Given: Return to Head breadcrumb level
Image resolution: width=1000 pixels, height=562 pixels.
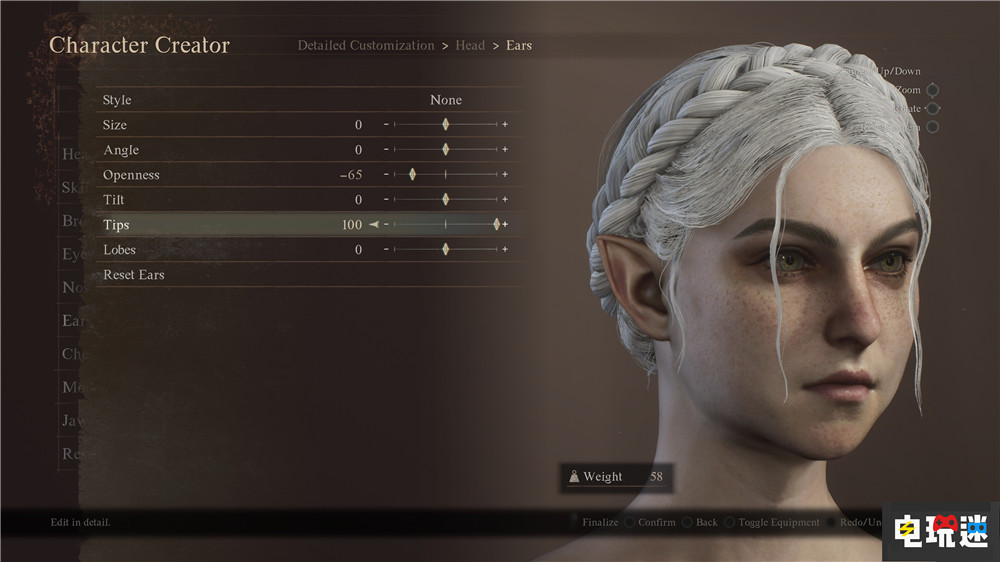Looking at the screenshot, I should 470,45.
